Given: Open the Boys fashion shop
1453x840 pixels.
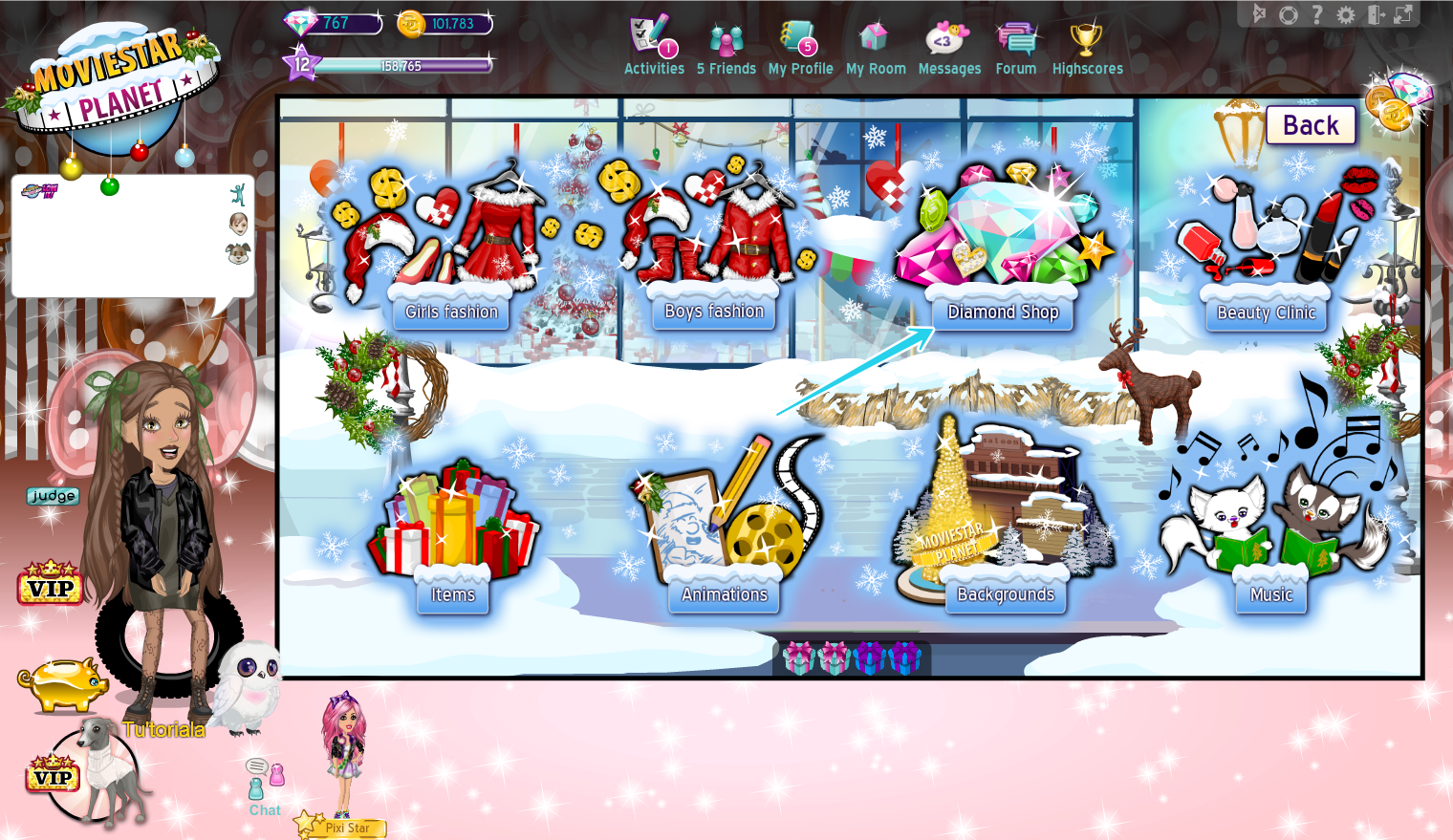Looking at the screenshot, I should coord(711,312).
